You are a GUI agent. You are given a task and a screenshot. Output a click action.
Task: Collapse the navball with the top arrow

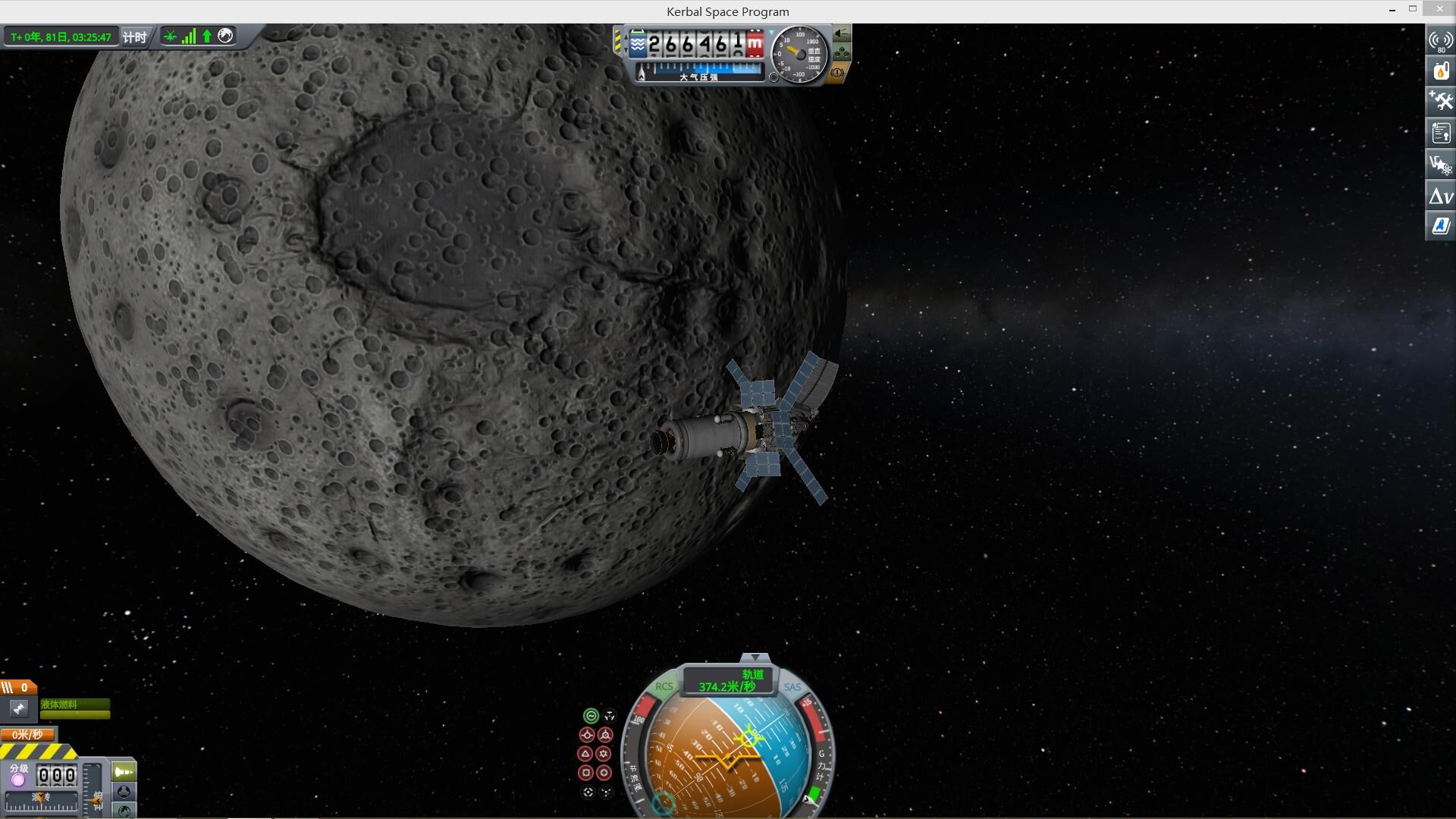pos(755,657)
